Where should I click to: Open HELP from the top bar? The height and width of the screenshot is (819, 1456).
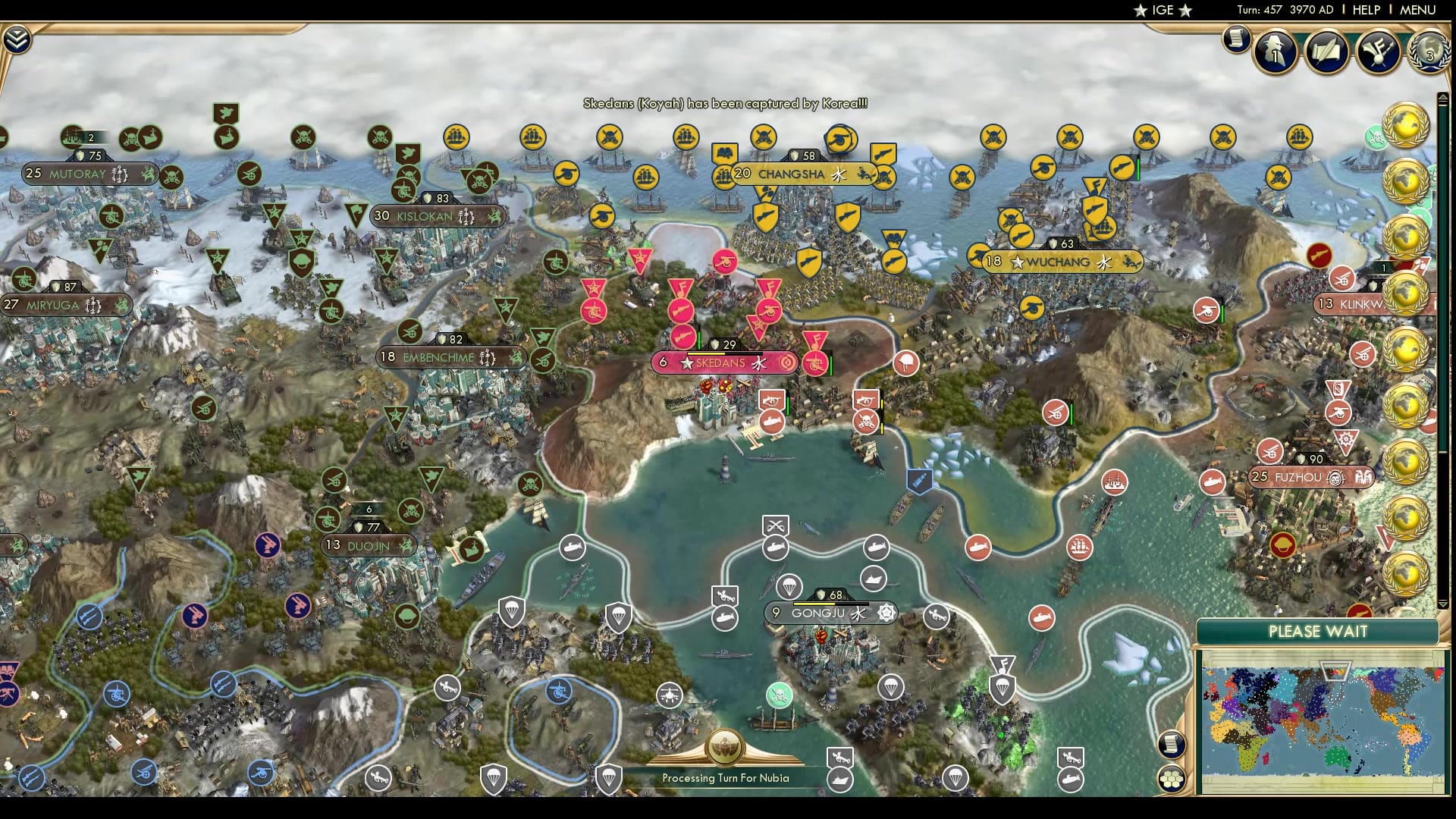coord(1365,11)
